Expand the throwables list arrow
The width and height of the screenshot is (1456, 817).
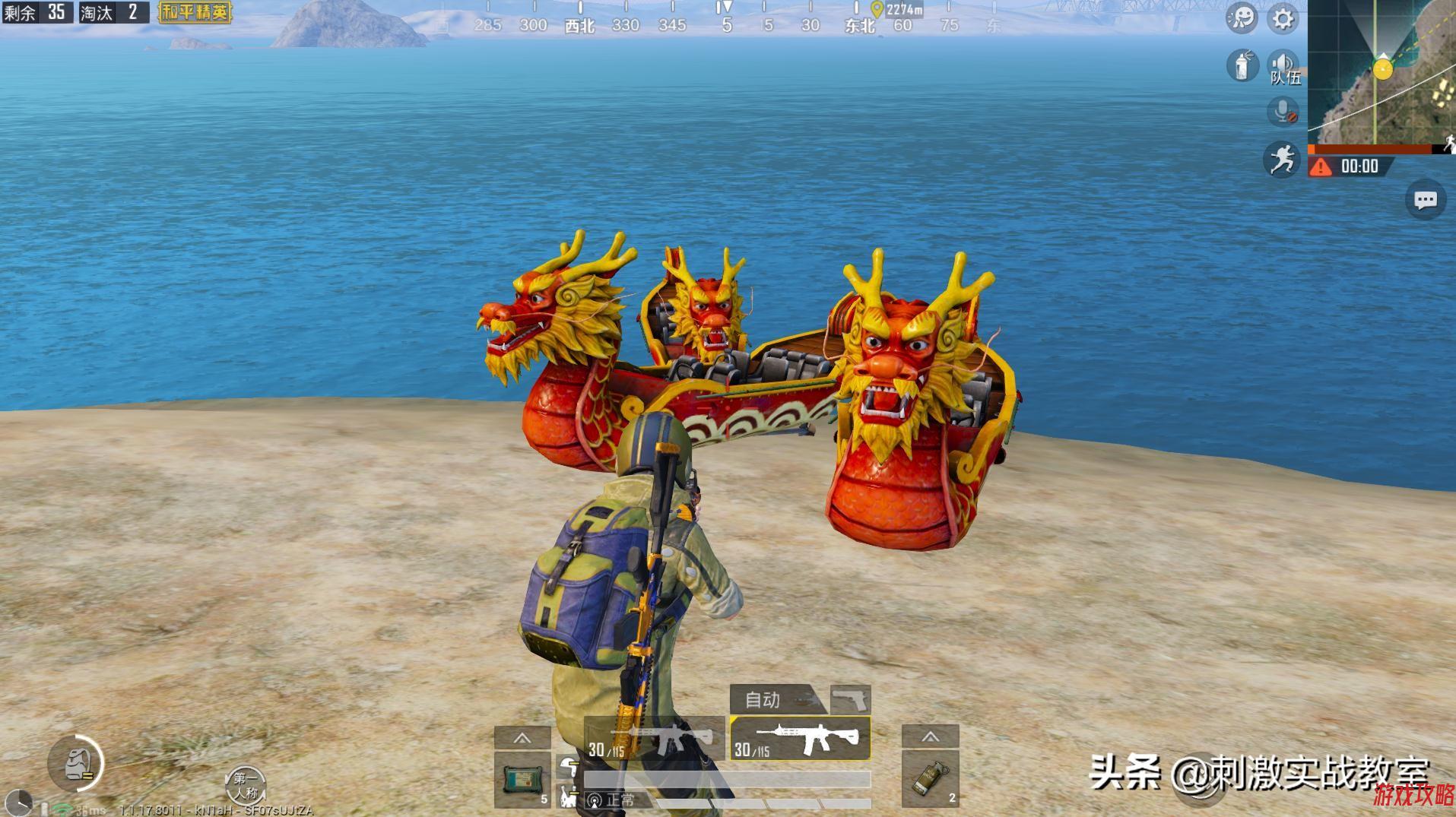[930, 737]
